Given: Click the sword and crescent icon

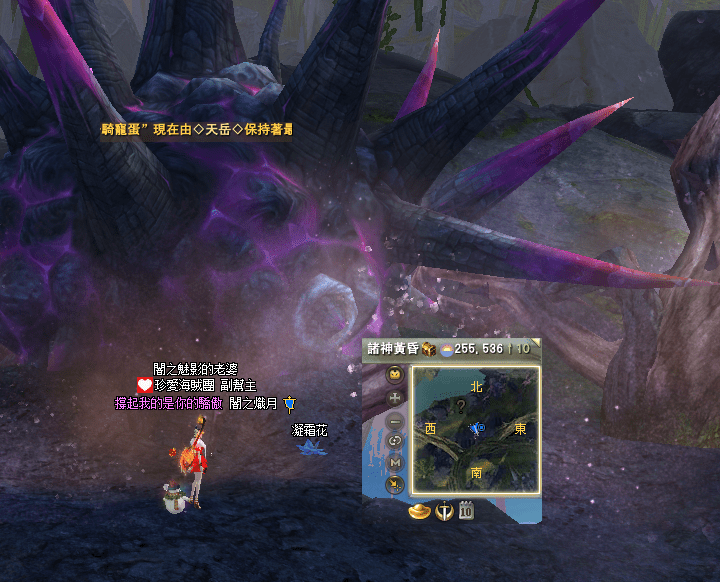Looking at the screenshot, I should (x=445, y=511).
